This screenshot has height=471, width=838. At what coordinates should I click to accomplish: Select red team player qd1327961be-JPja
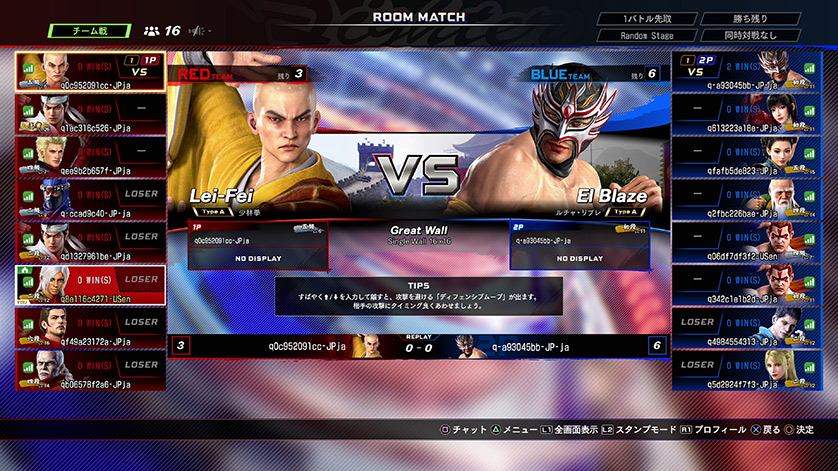point(89,243)
